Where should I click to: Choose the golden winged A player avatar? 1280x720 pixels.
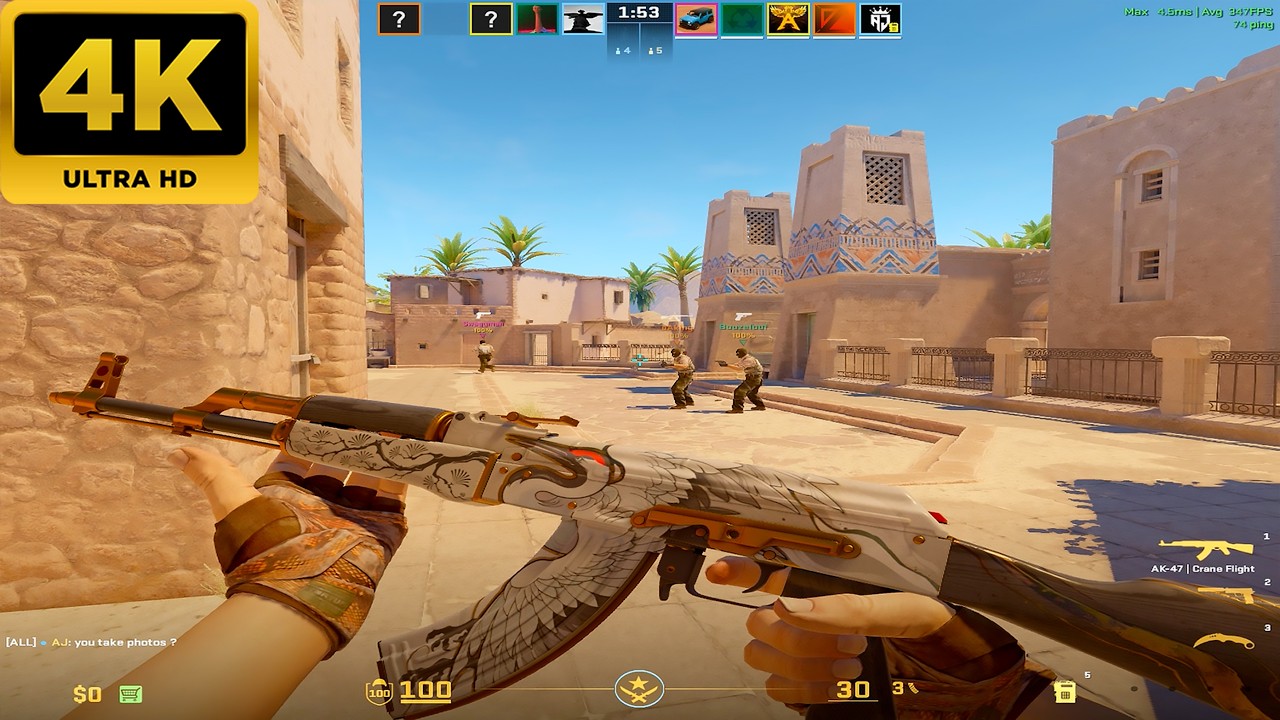[788, 19]
